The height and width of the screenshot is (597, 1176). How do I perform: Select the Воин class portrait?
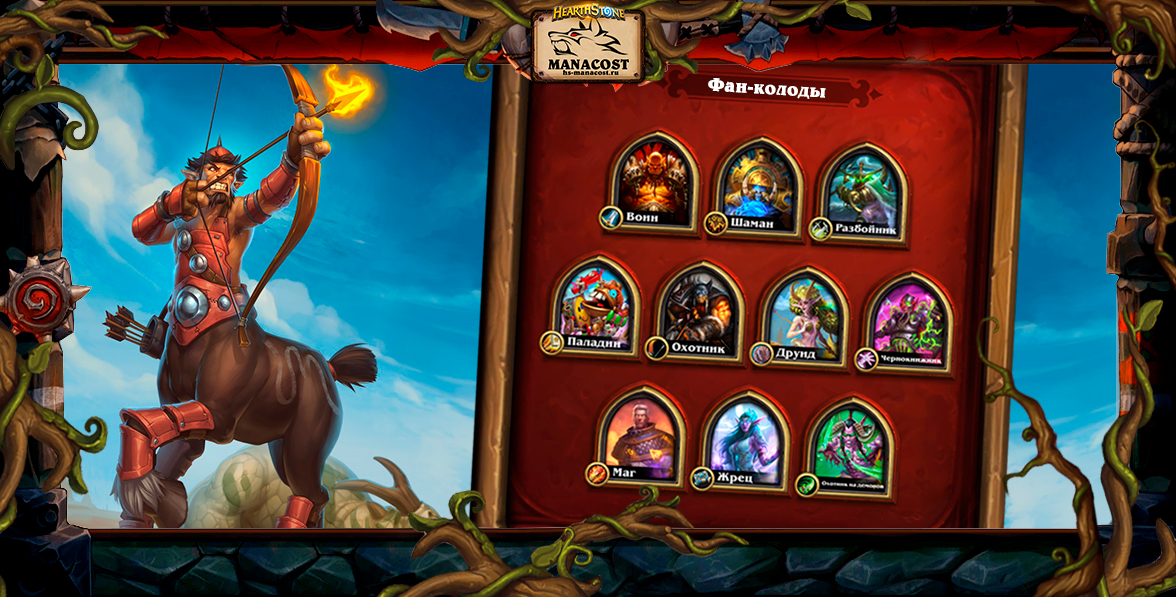pyautogui.click(x=654, y=182)
